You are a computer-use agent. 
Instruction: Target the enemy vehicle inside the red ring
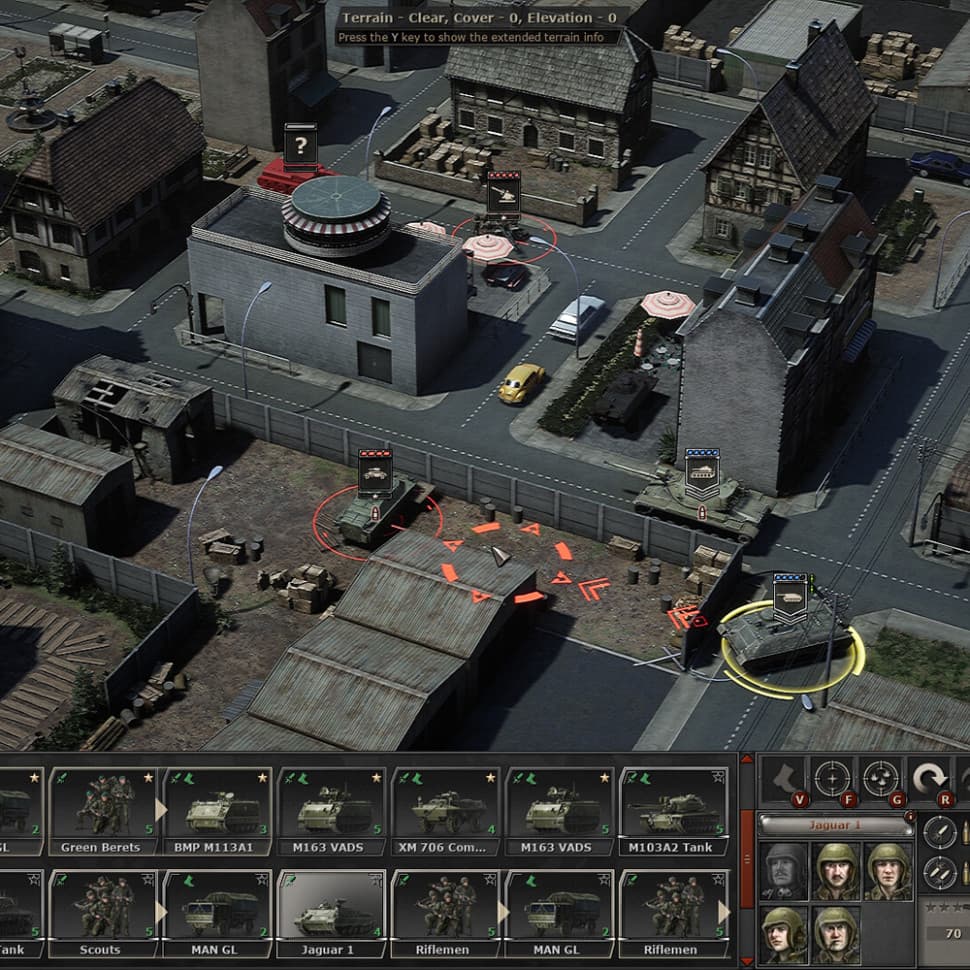(x=375, y=515)
